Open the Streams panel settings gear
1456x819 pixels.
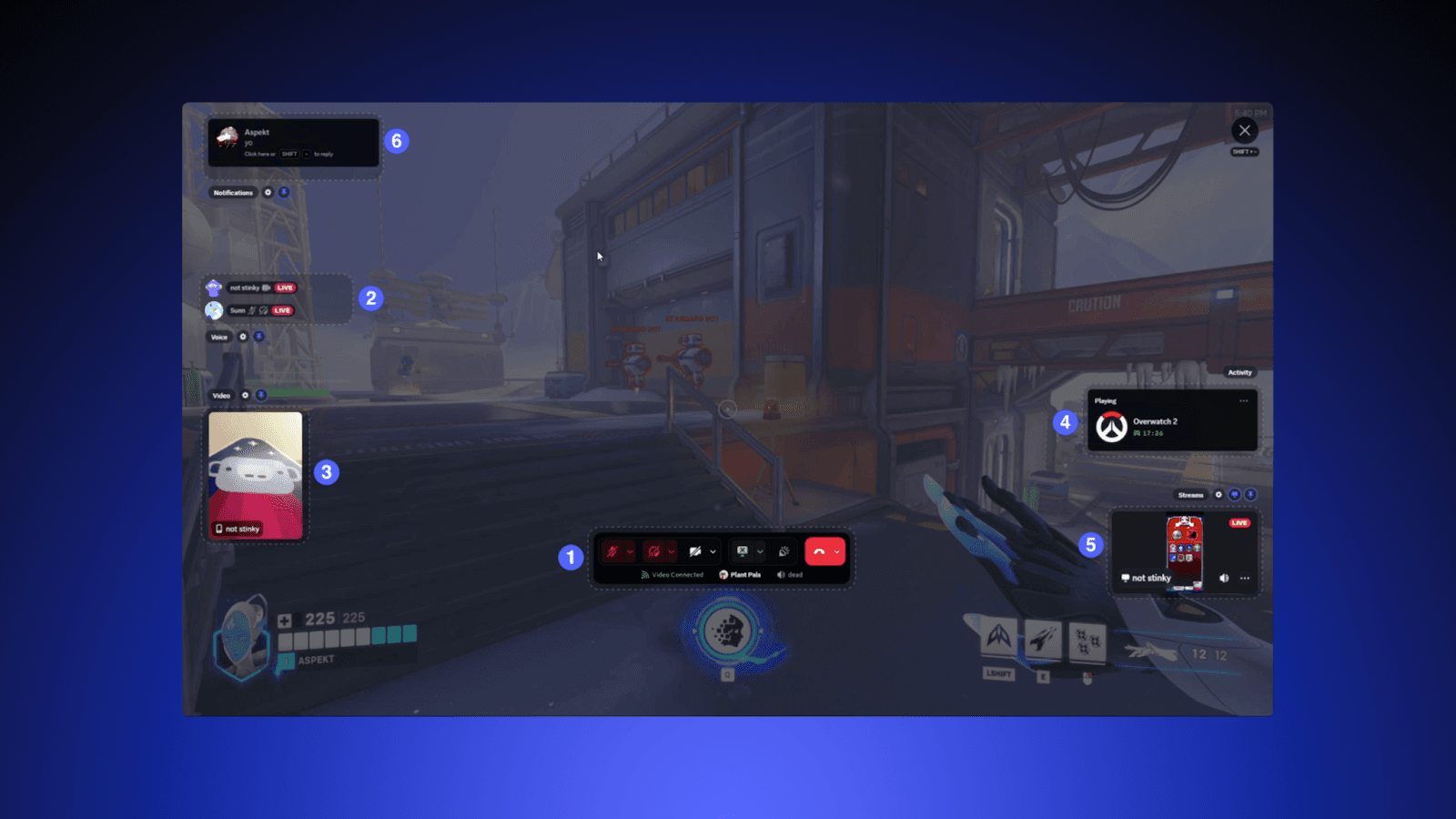pos(1218,494)
